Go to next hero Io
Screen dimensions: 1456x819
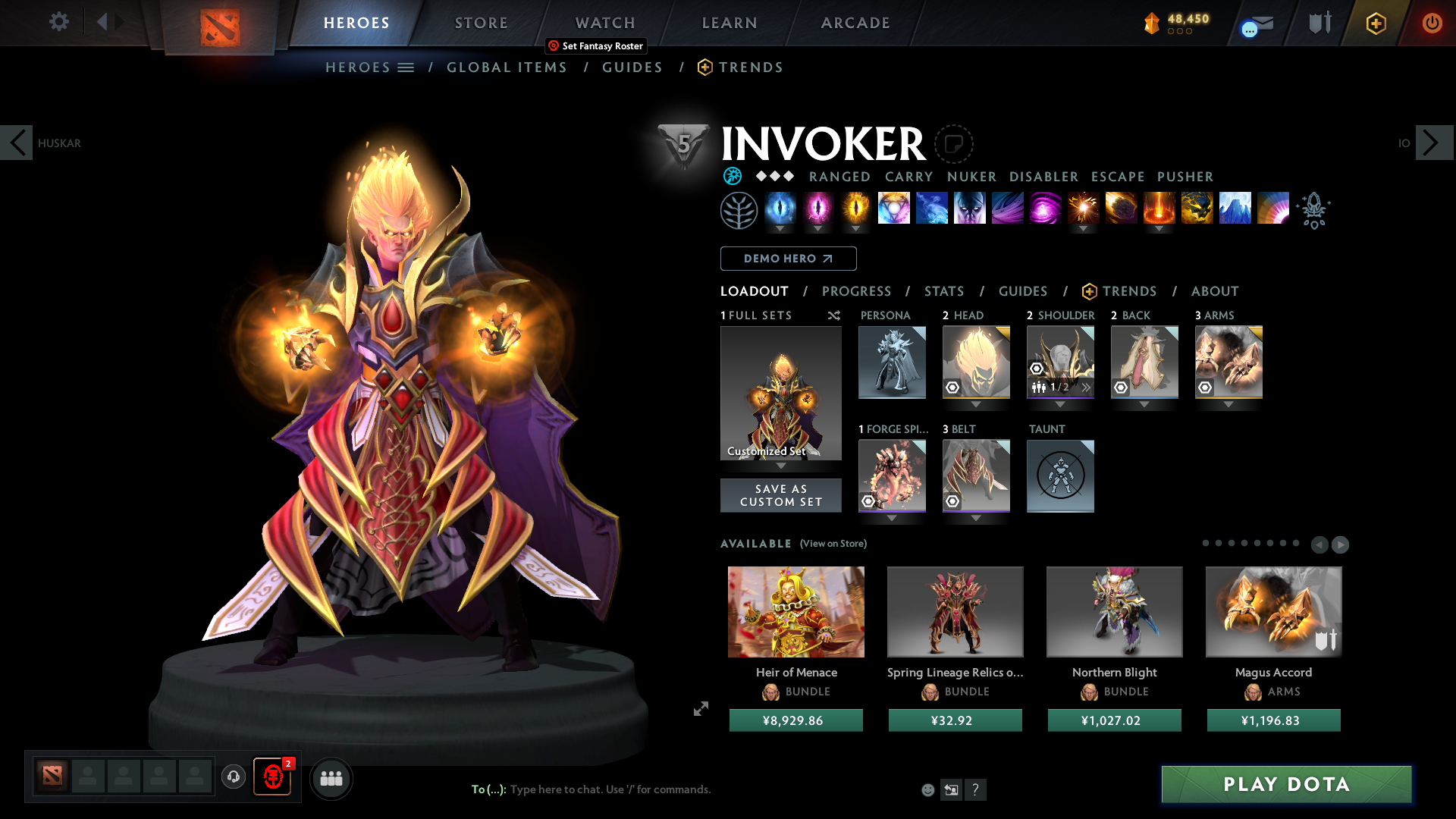pyautogui.click(x=1433, y=143)
